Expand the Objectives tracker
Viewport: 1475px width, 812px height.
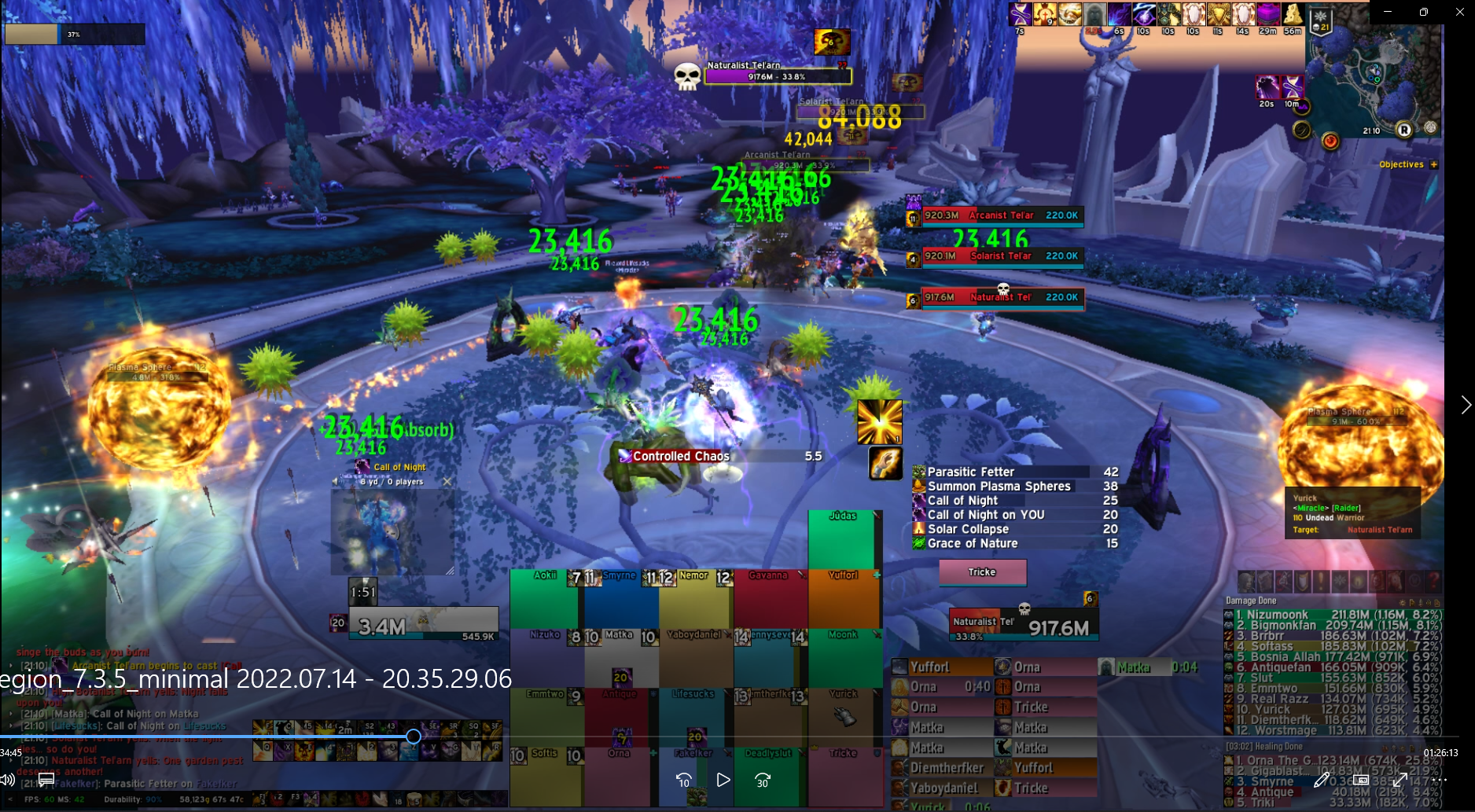coord(1434,164)
